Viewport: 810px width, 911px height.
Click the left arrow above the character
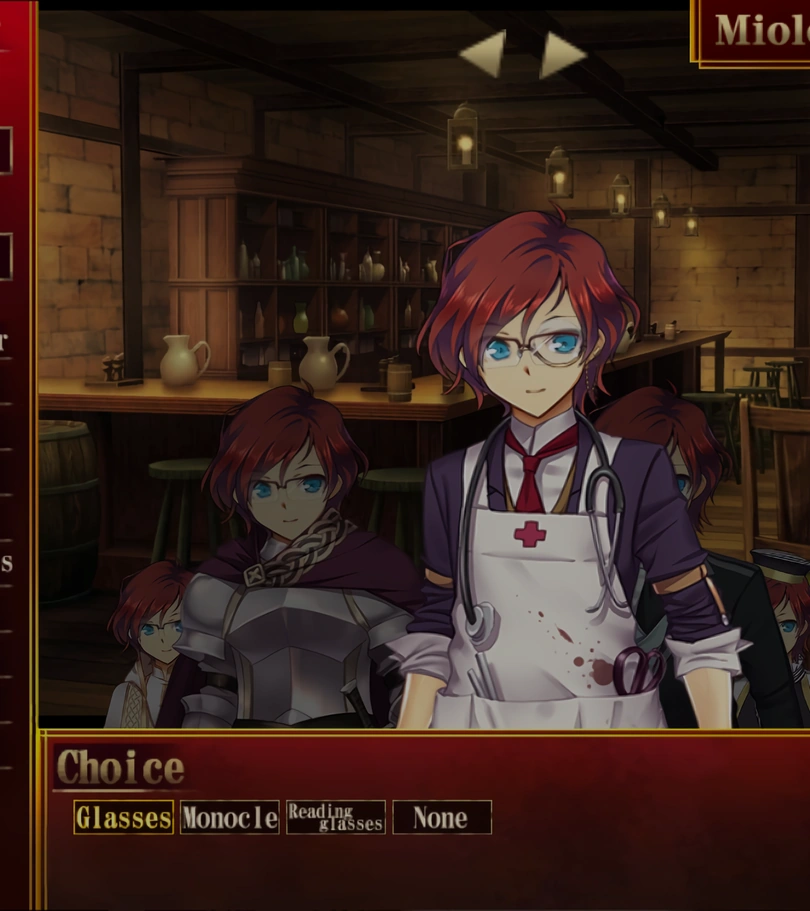[485, 54]
